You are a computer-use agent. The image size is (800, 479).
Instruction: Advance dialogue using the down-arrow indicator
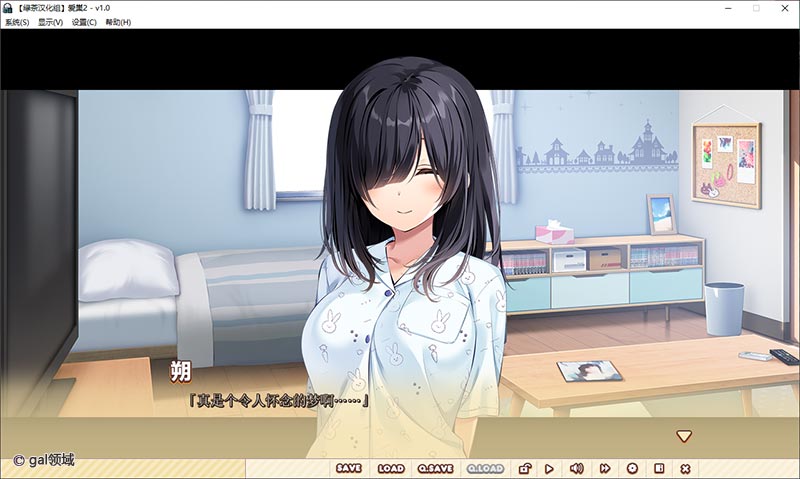point(684,436)
